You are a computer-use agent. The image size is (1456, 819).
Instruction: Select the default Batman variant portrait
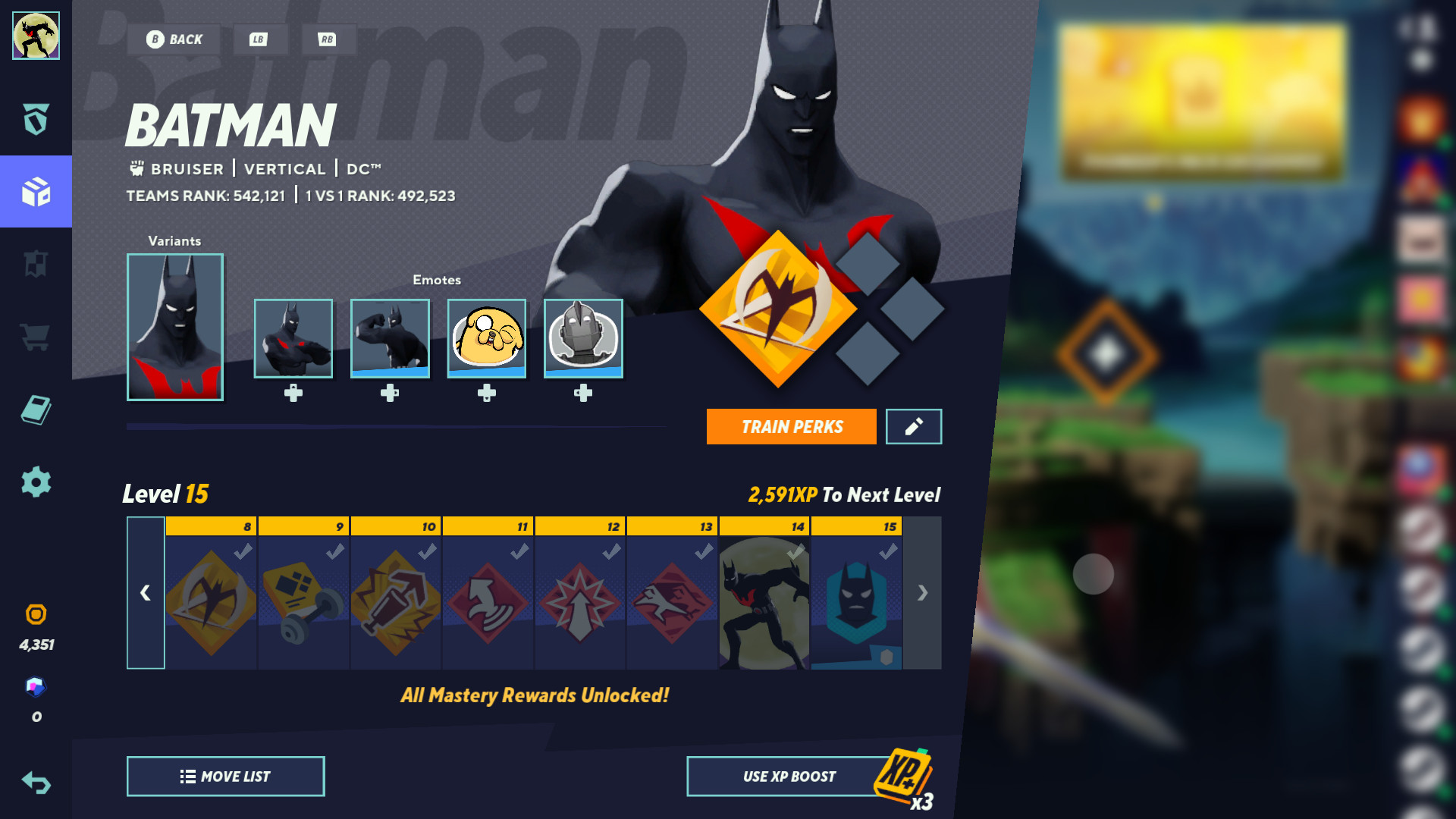174,327
